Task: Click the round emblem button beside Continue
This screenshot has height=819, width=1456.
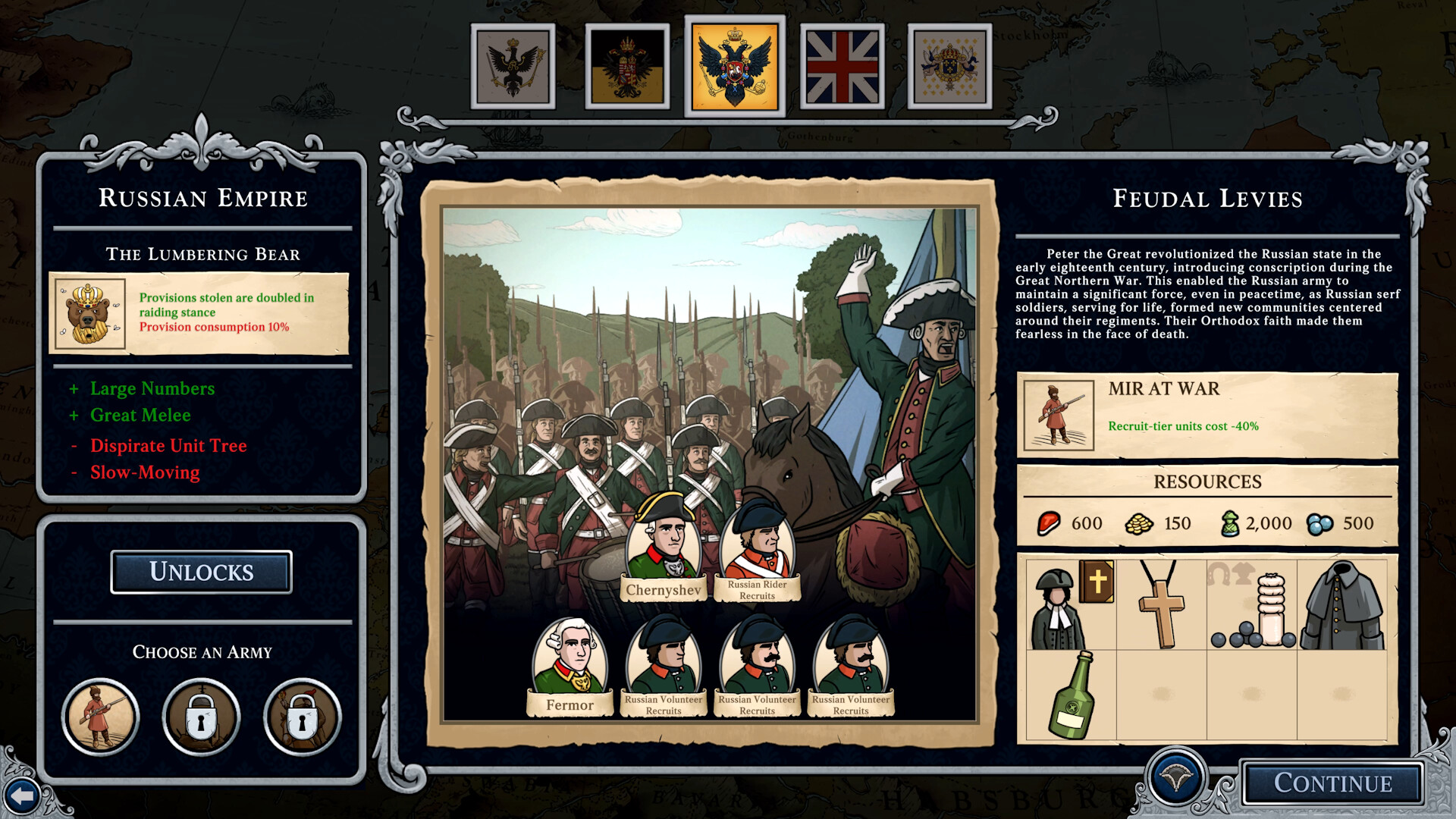Action: coord(1176,777)
